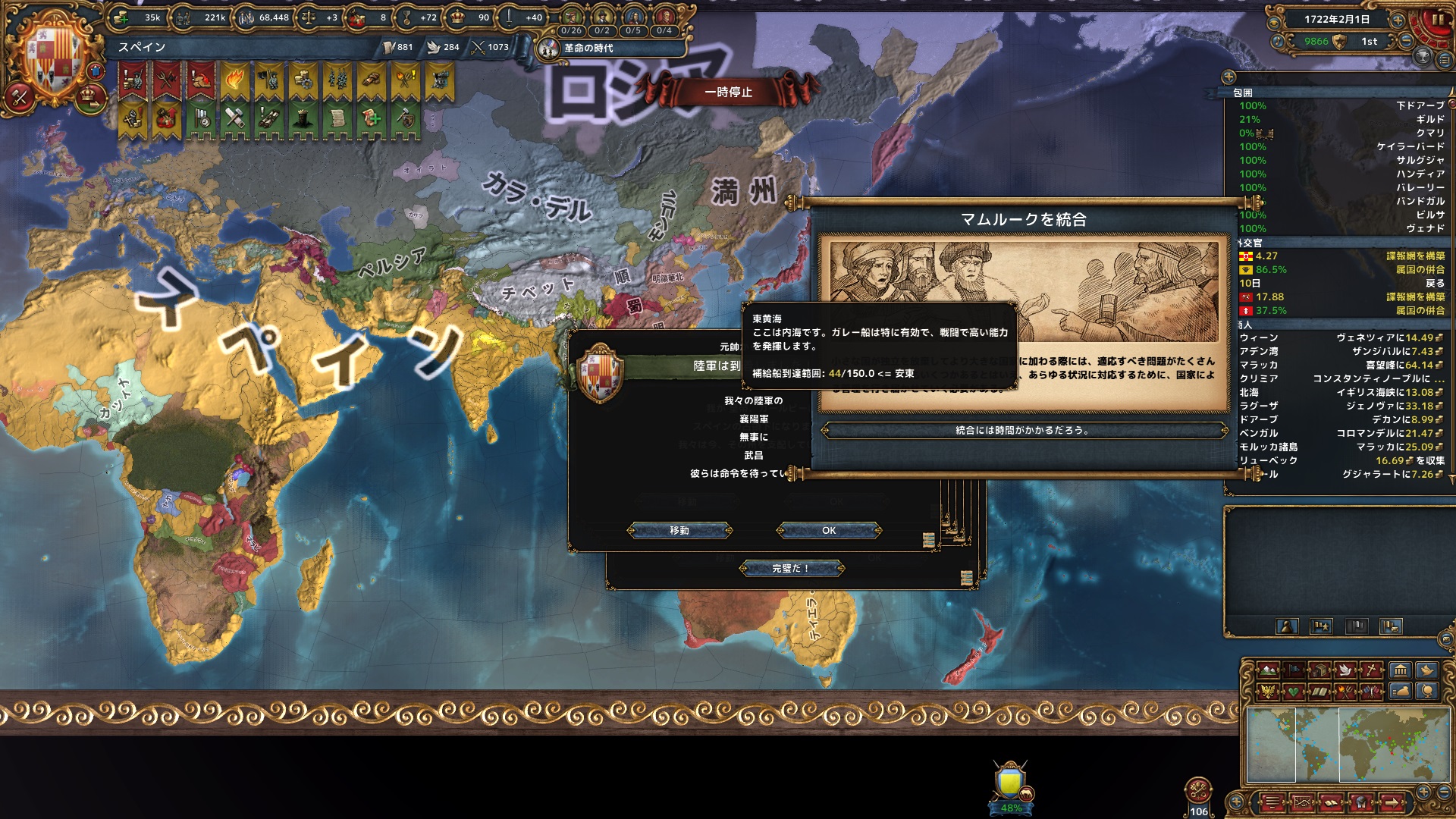Image resolution: width=1456 pixels, height=819 pixels.
Task: Select the dove diplomatic map mode
Action: pos(1346,670)
